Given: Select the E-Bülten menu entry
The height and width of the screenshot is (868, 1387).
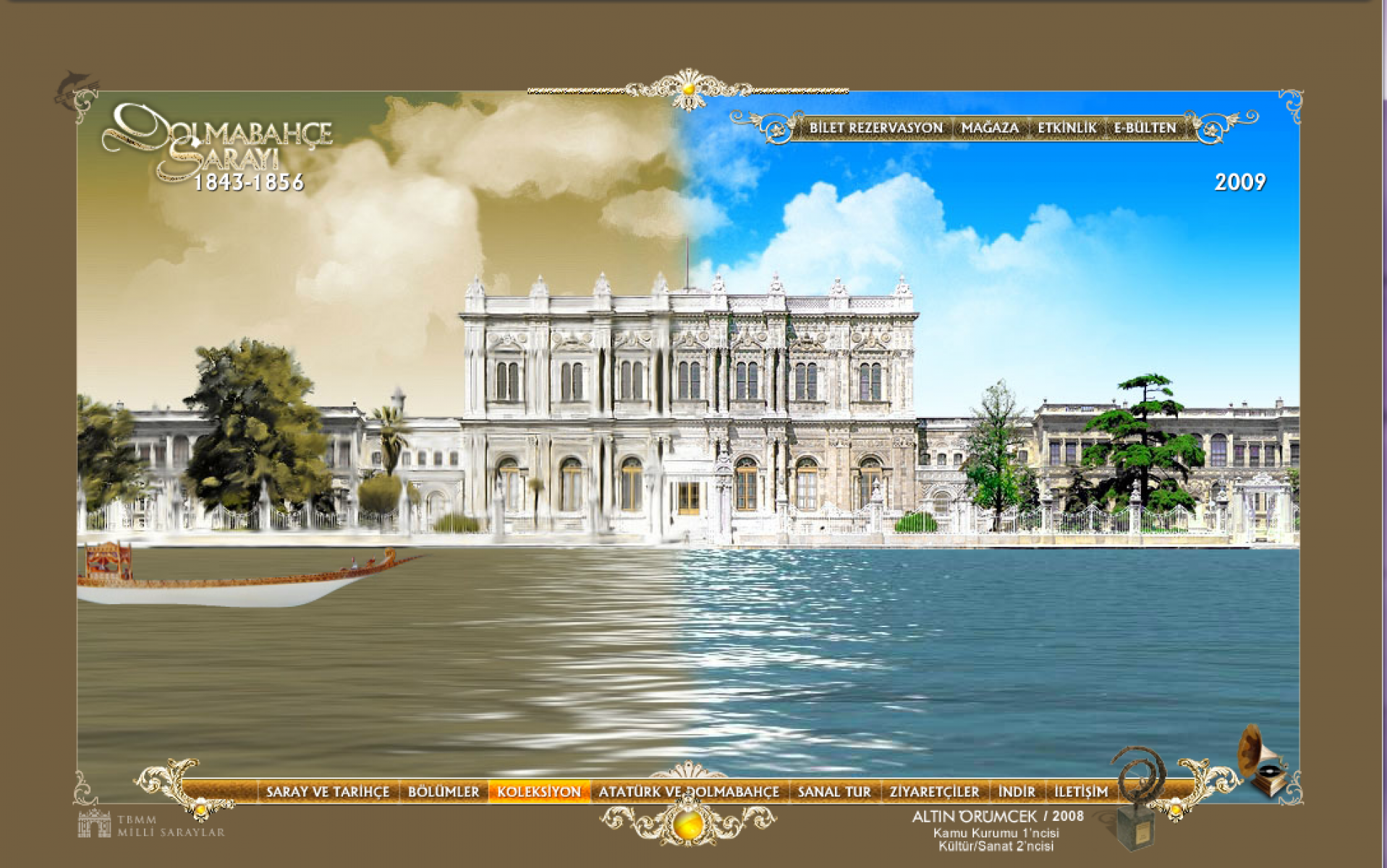Looking at the screenshot, I should (x=1145, y=128).
